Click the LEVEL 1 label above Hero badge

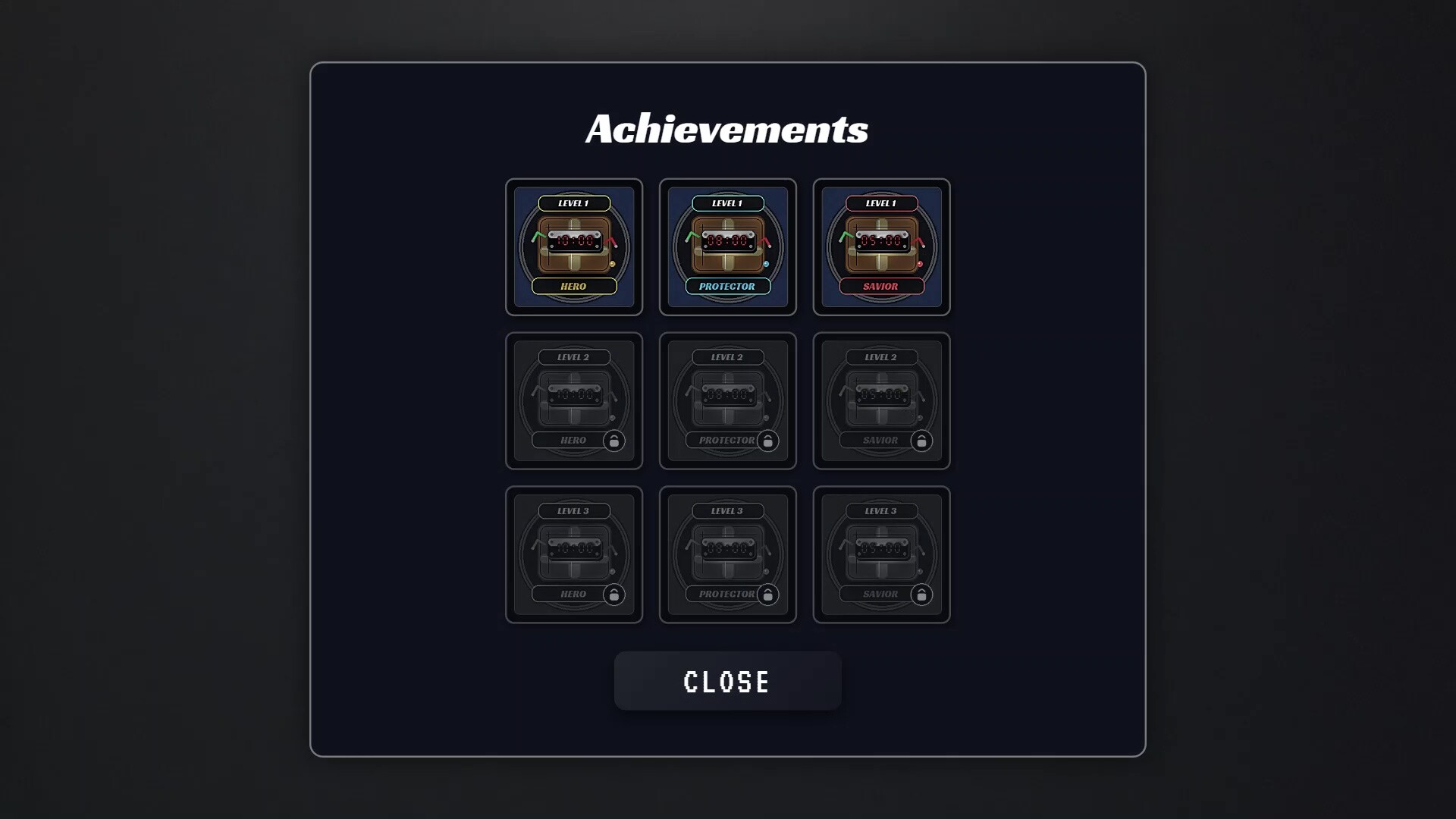(x=574, y=202)
